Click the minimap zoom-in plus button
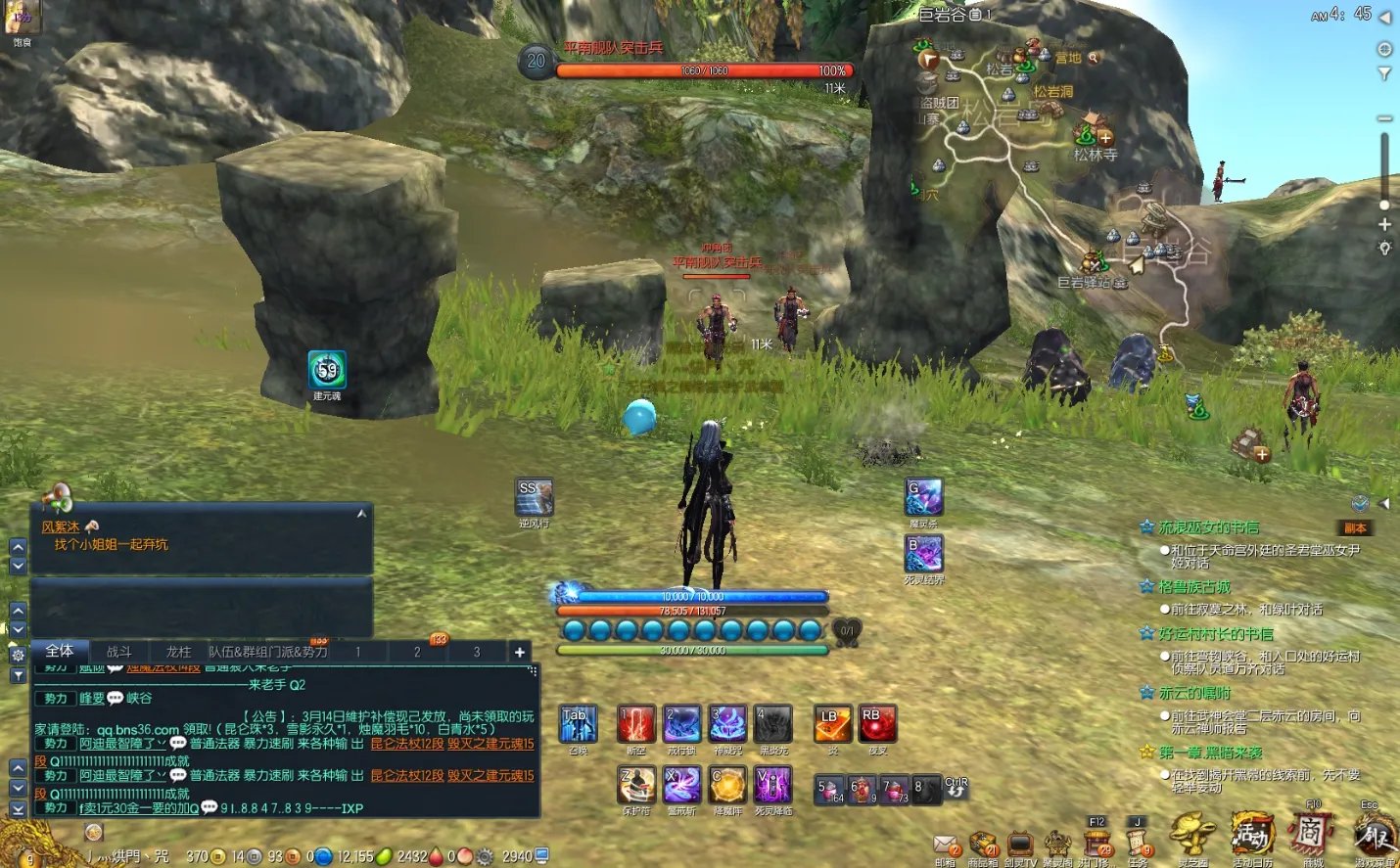The image size is (1400, 868). [x=1384, y=224]
